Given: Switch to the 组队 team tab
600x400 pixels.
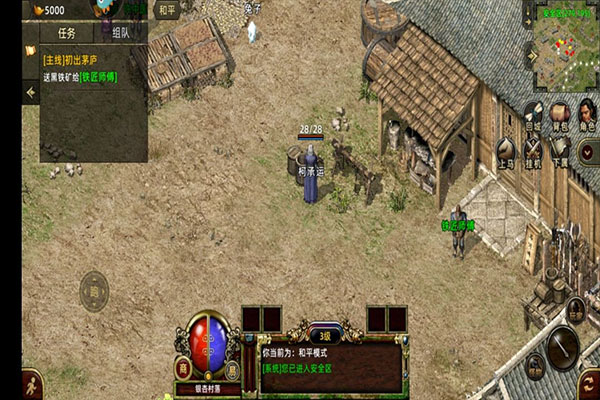Looking at the screenshot, I should tap(120, 31).
